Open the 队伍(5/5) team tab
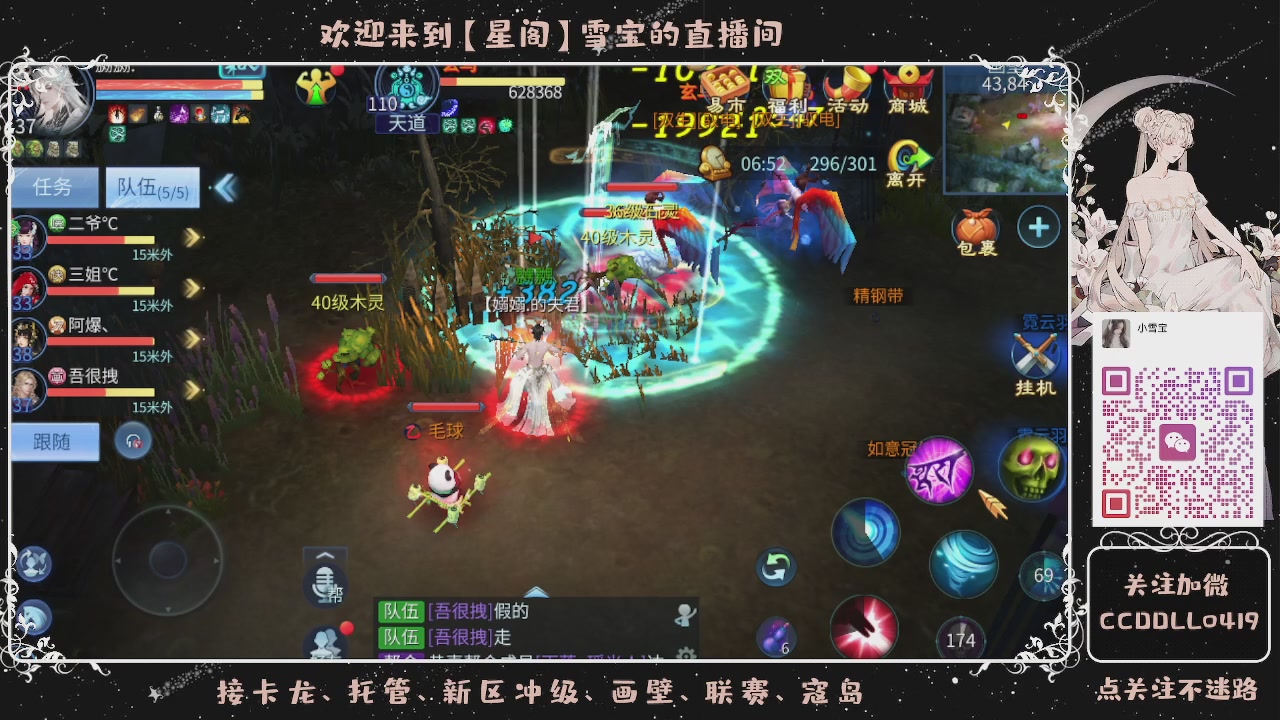This screenshot has height=720, width=1280. pyautogui.click(x=152, y=187)
